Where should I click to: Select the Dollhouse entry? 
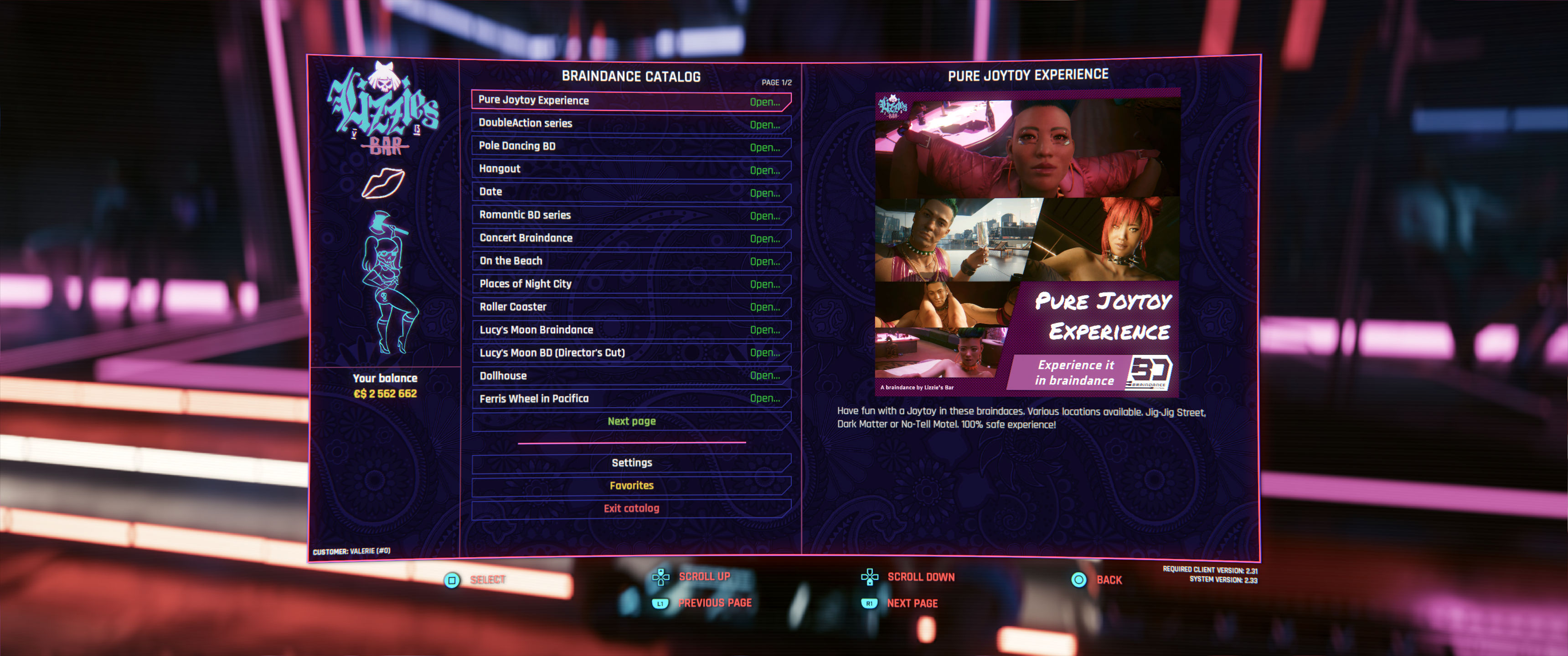click(x=630, y=375)
